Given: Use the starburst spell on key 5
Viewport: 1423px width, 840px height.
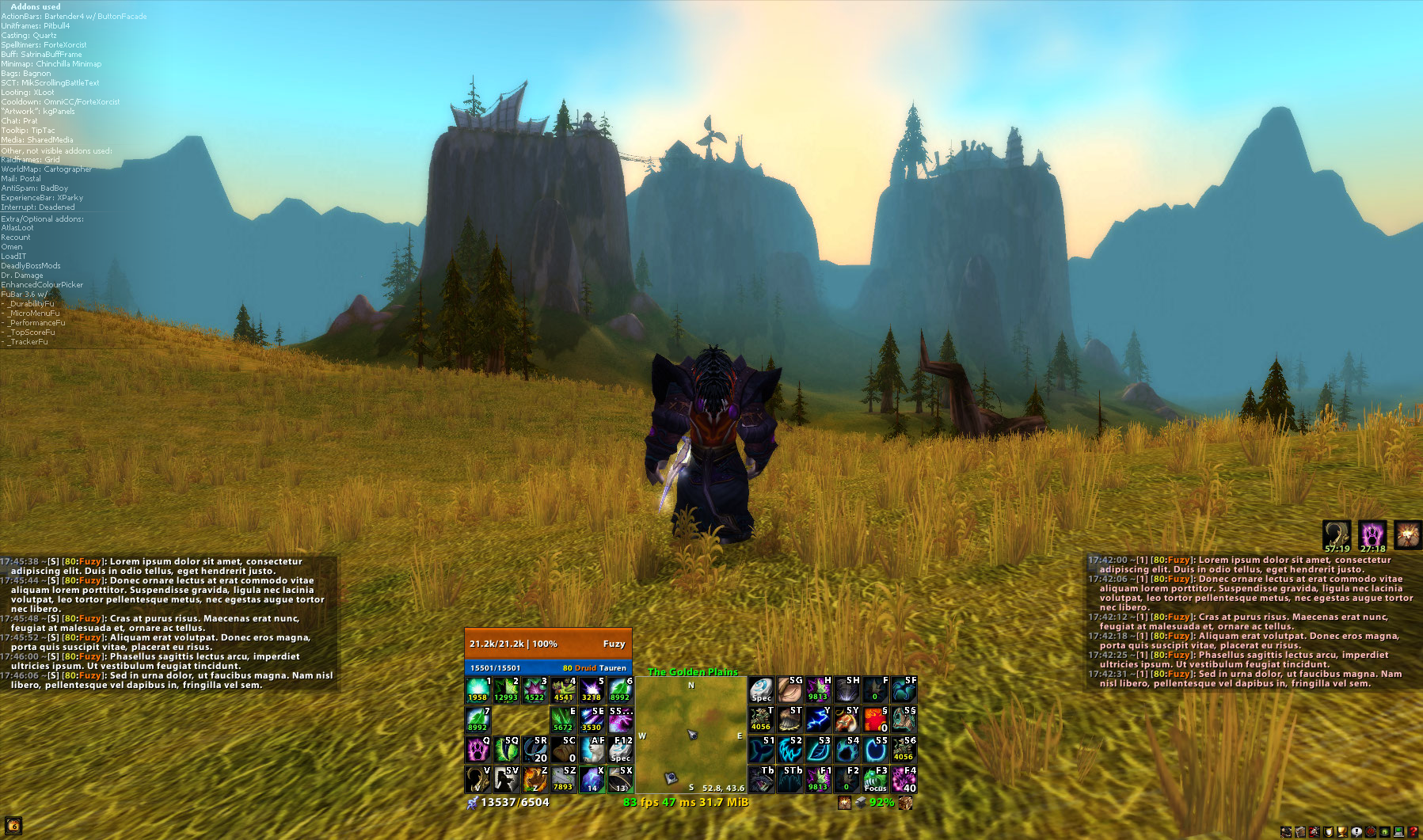Looking at the screenshot, I should (592, 690).
